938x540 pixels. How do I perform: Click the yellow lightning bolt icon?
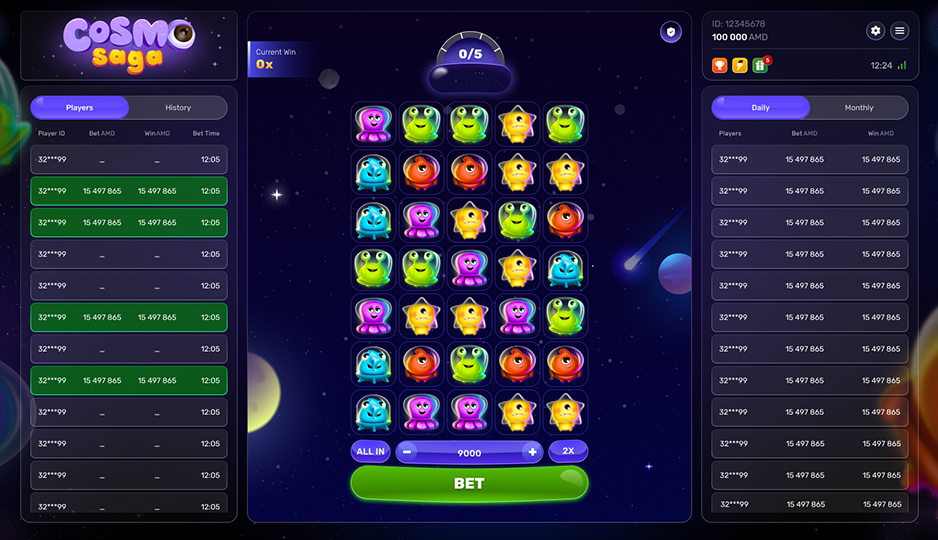coord(740,65)
